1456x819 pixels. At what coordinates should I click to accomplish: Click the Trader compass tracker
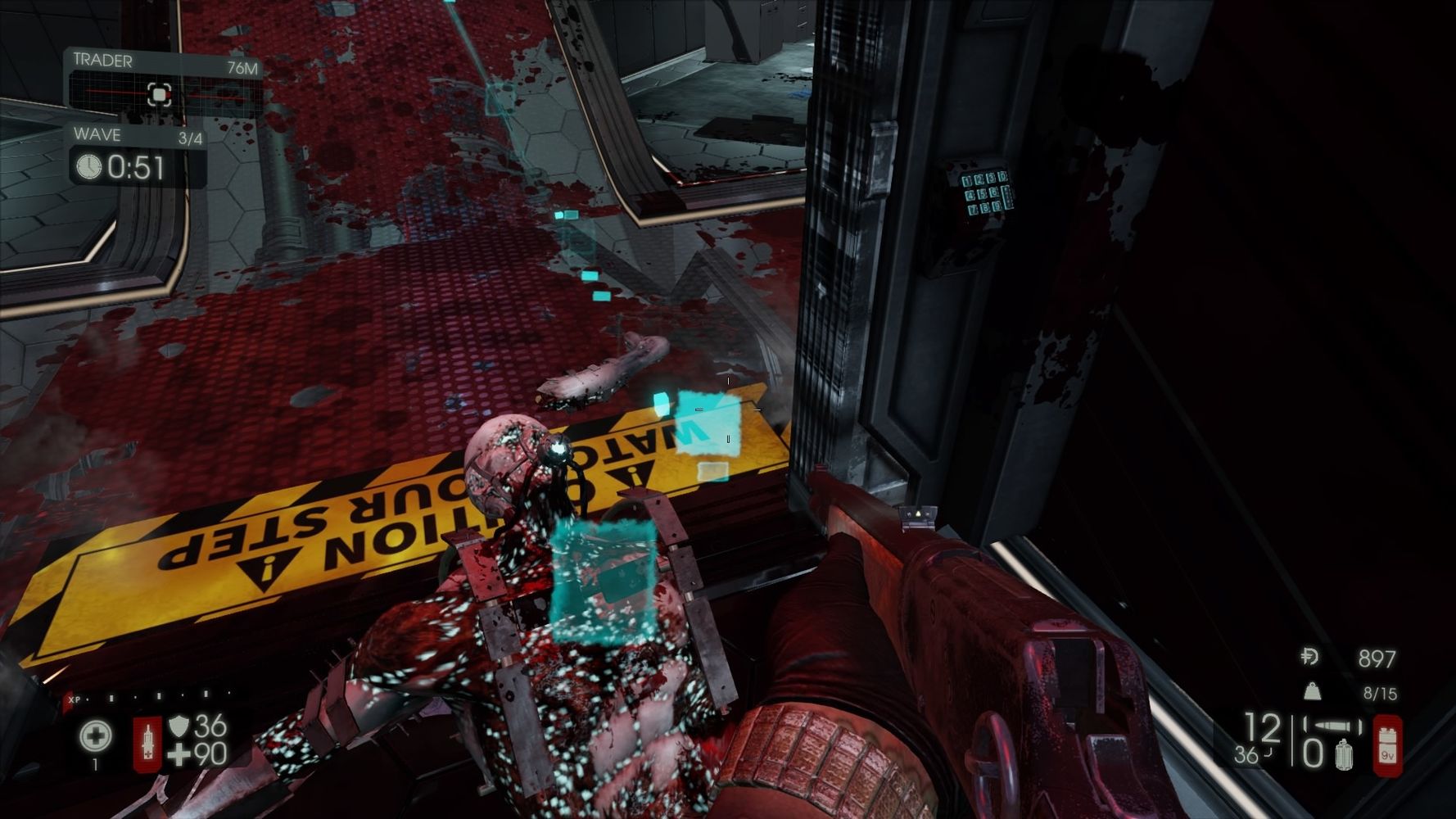[160, 94]
